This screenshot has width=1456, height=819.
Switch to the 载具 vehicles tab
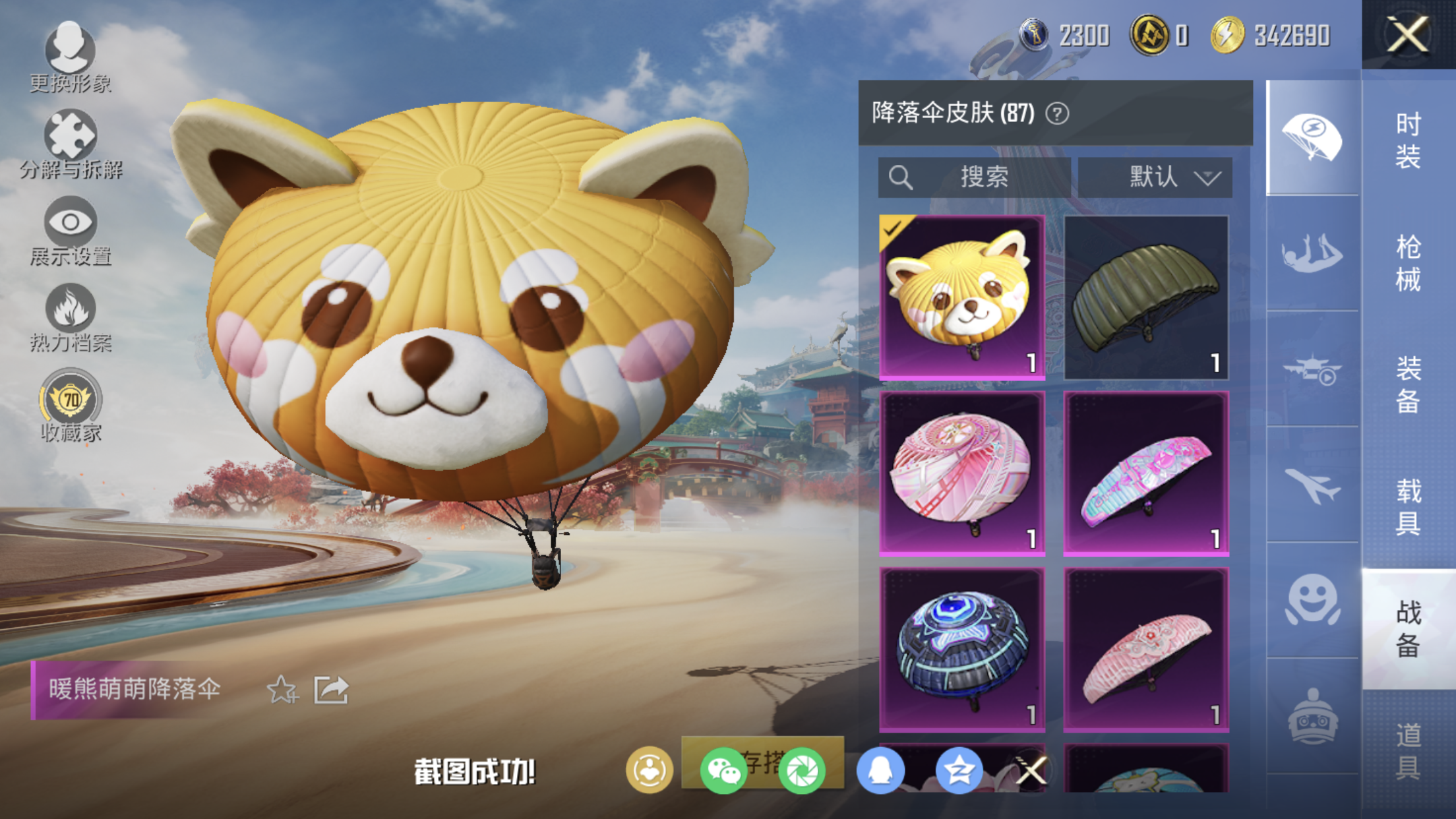point(1408,506)
